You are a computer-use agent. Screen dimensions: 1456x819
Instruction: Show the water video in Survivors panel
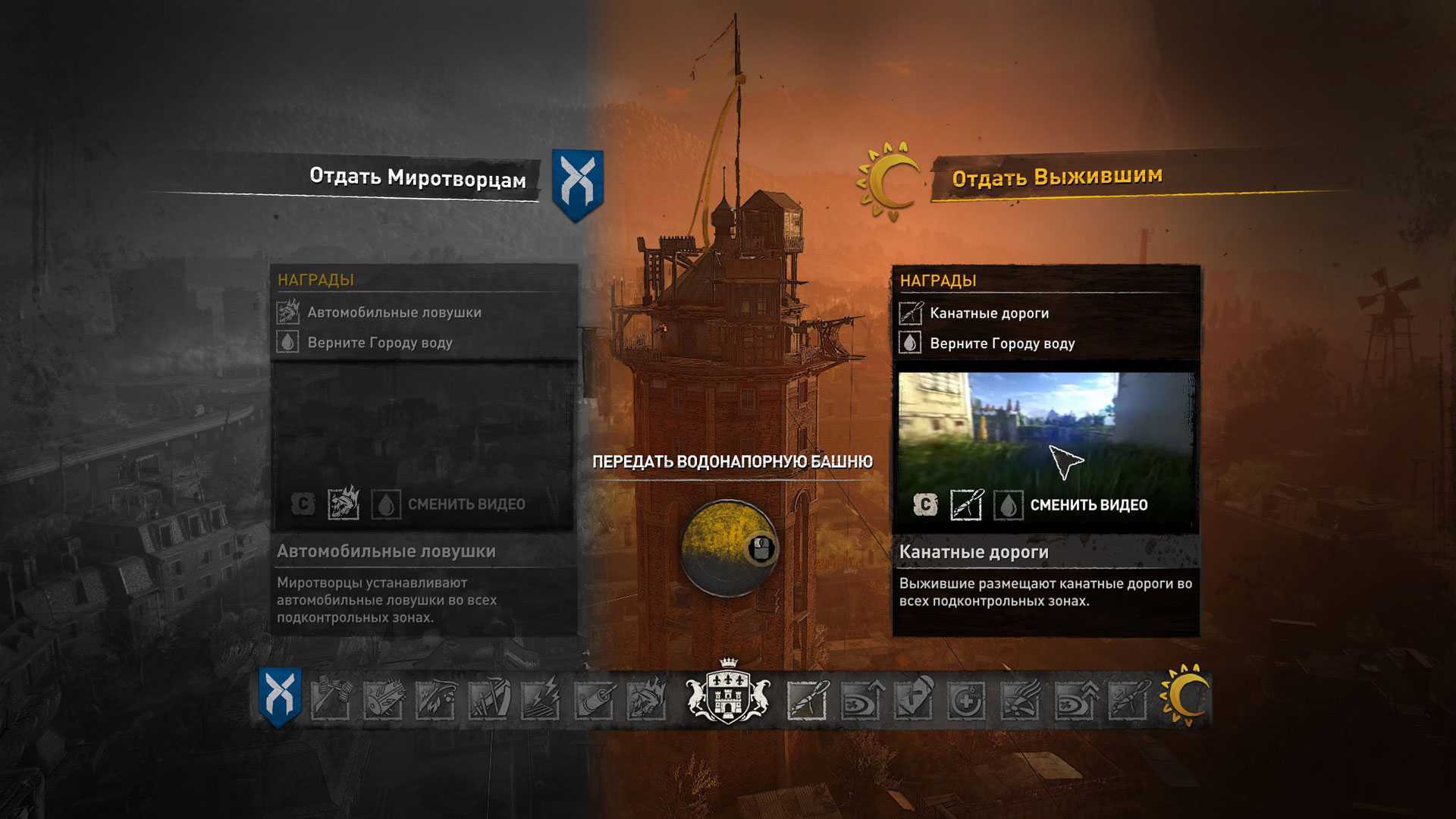tap(1008, 505)
